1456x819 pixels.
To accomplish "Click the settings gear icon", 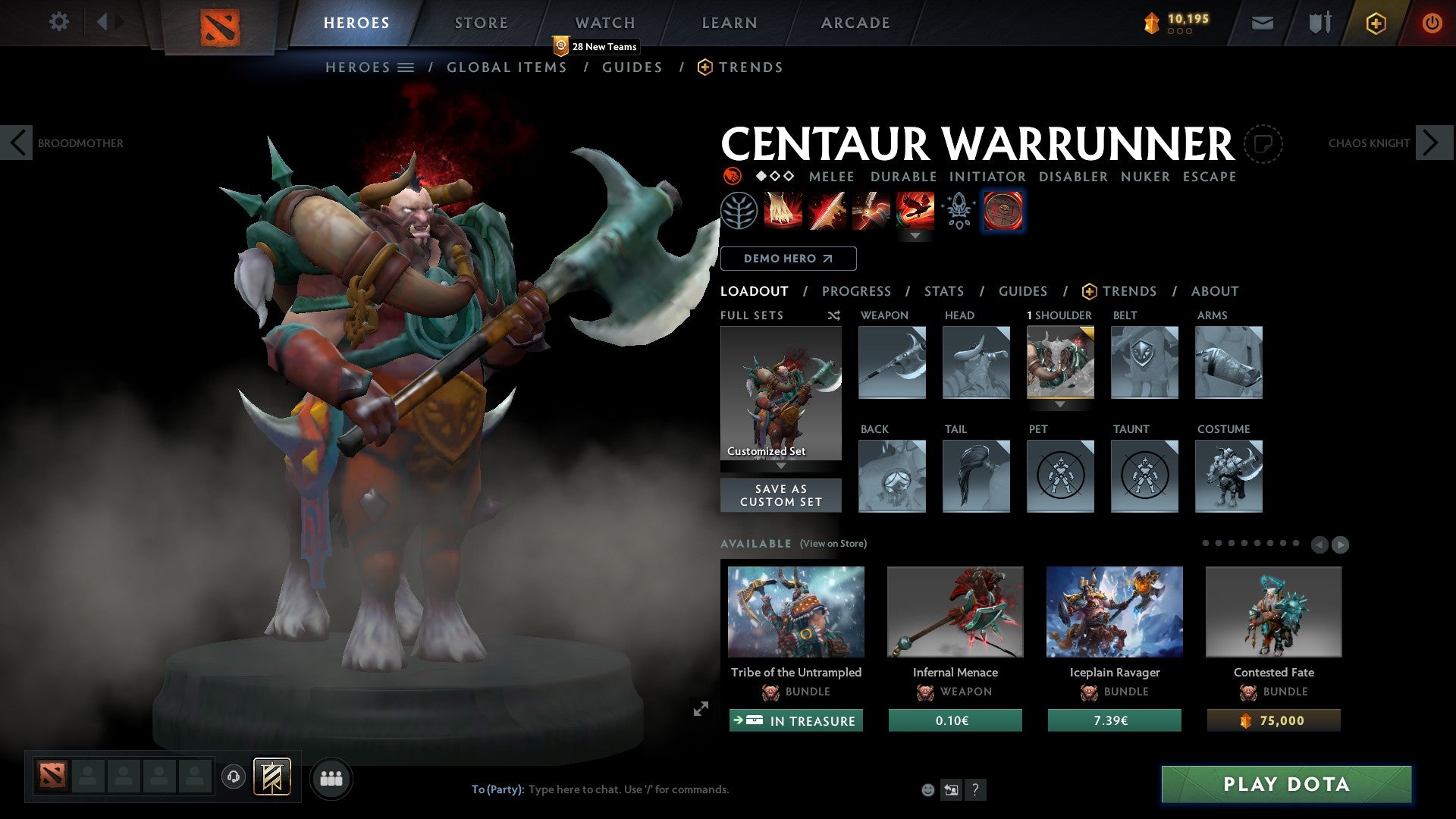I will [58, 22].
